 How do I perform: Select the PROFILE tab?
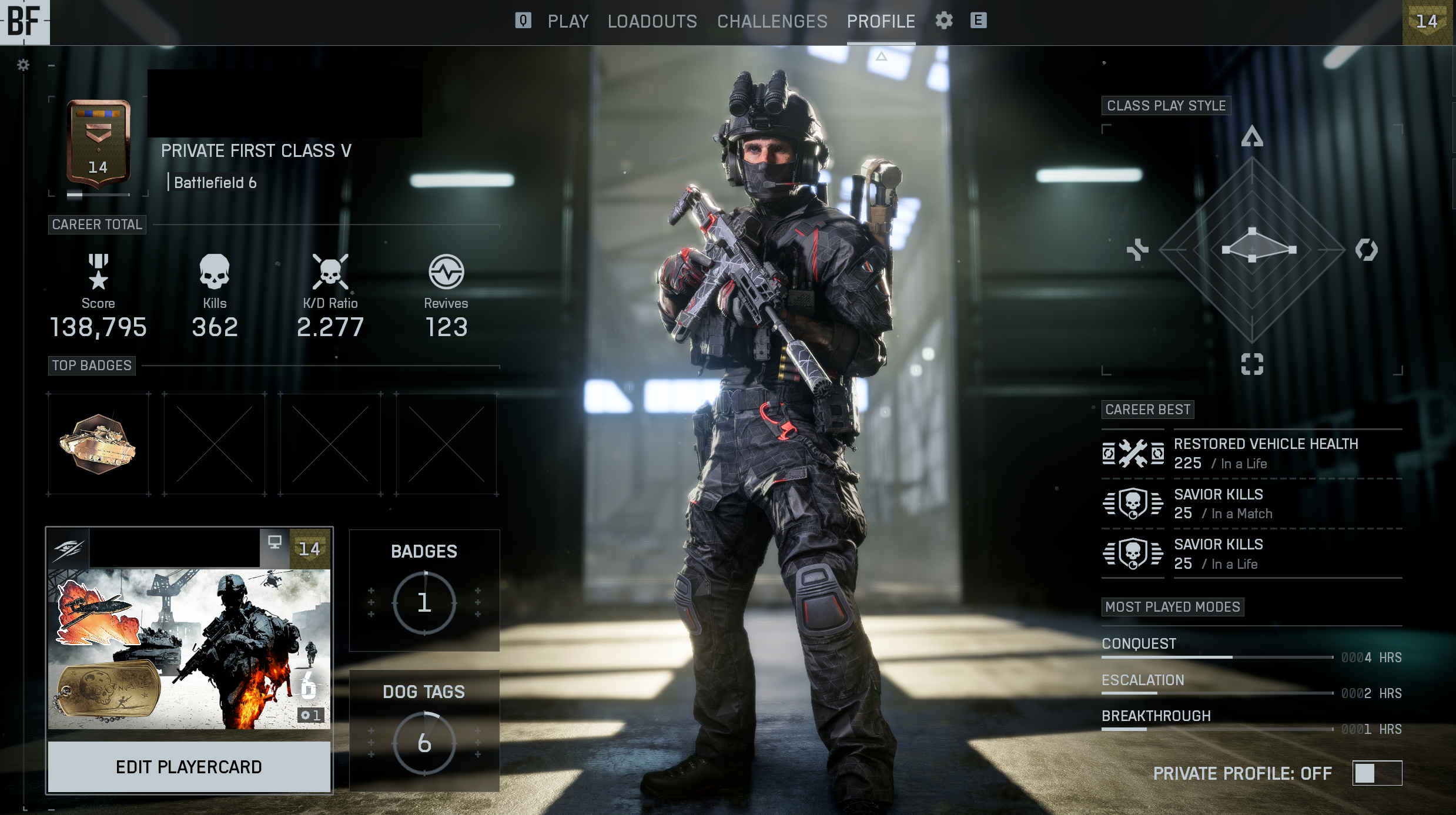[881, 22]
